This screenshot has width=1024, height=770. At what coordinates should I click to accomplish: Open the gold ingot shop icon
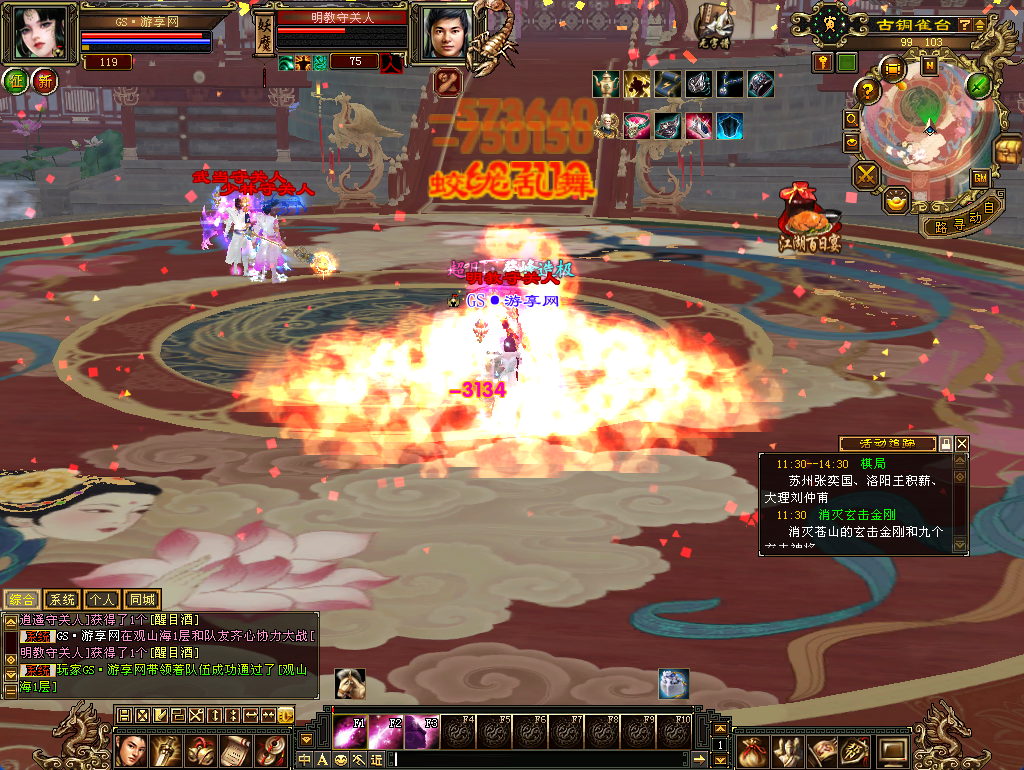(897, 200)
